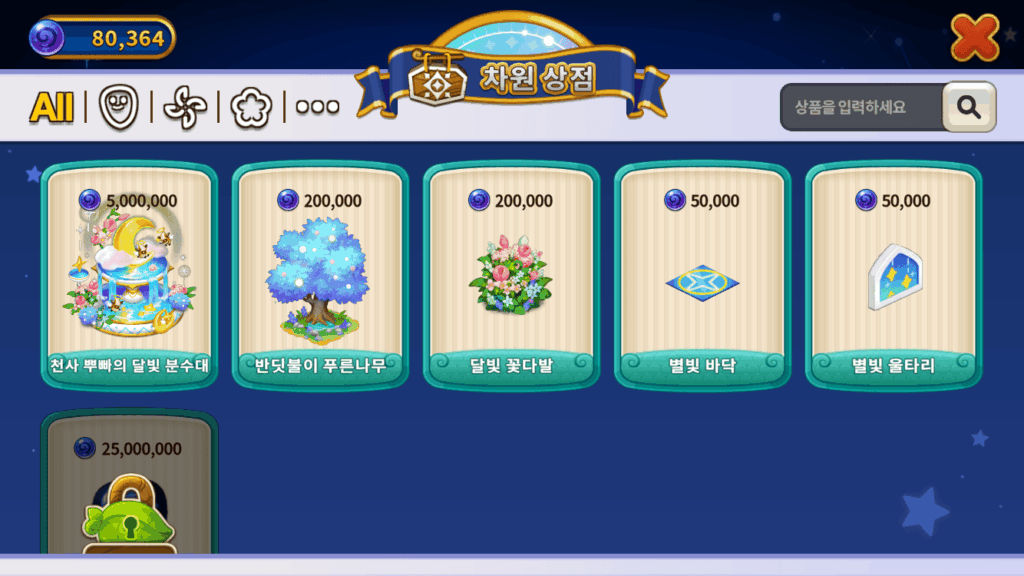Viewport: 1024px width, 576px height.
Task: Choose the blue firefly tree item
Action: click(320, 275)
